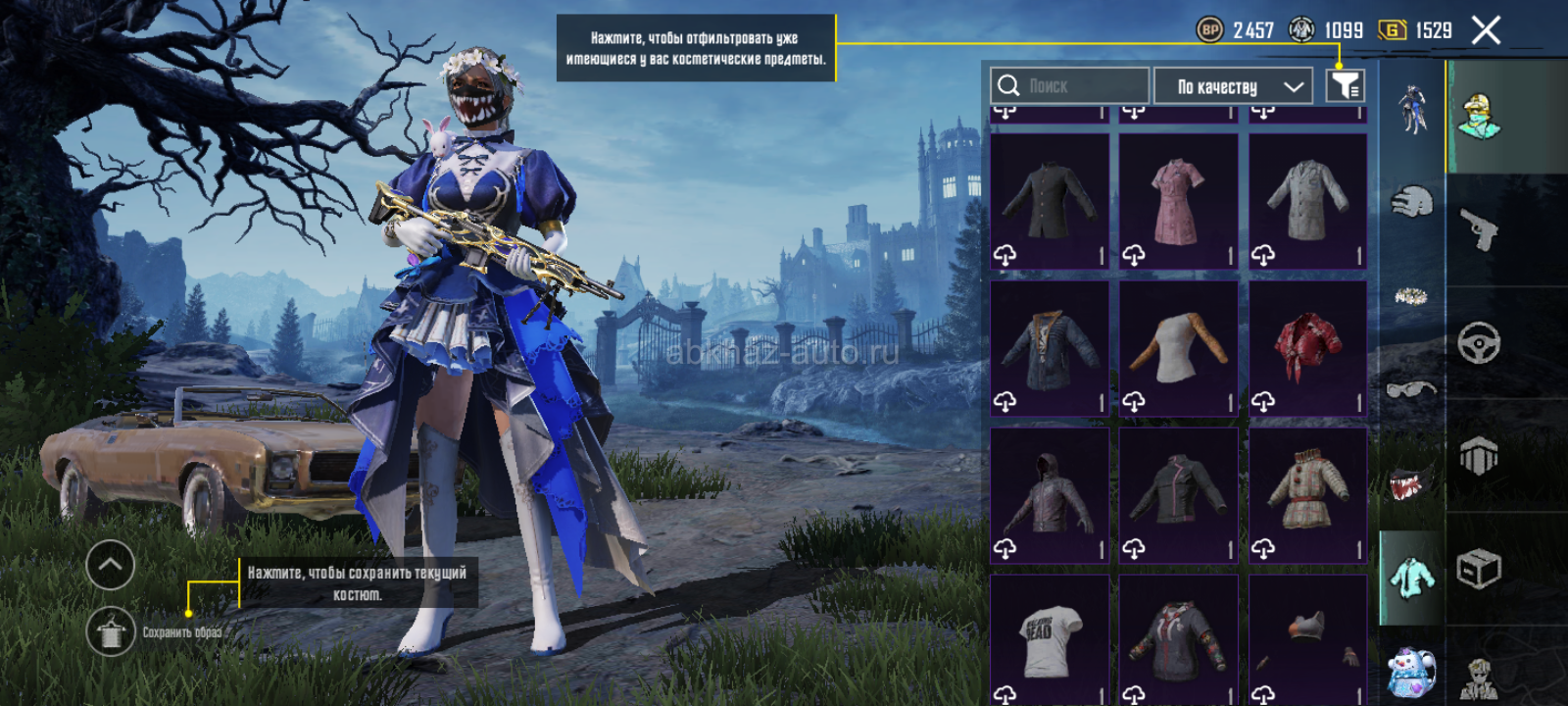Open the pistol weapon skins tab
This screenshot has width=1568, height=706.
click(x=1479, y=230)
